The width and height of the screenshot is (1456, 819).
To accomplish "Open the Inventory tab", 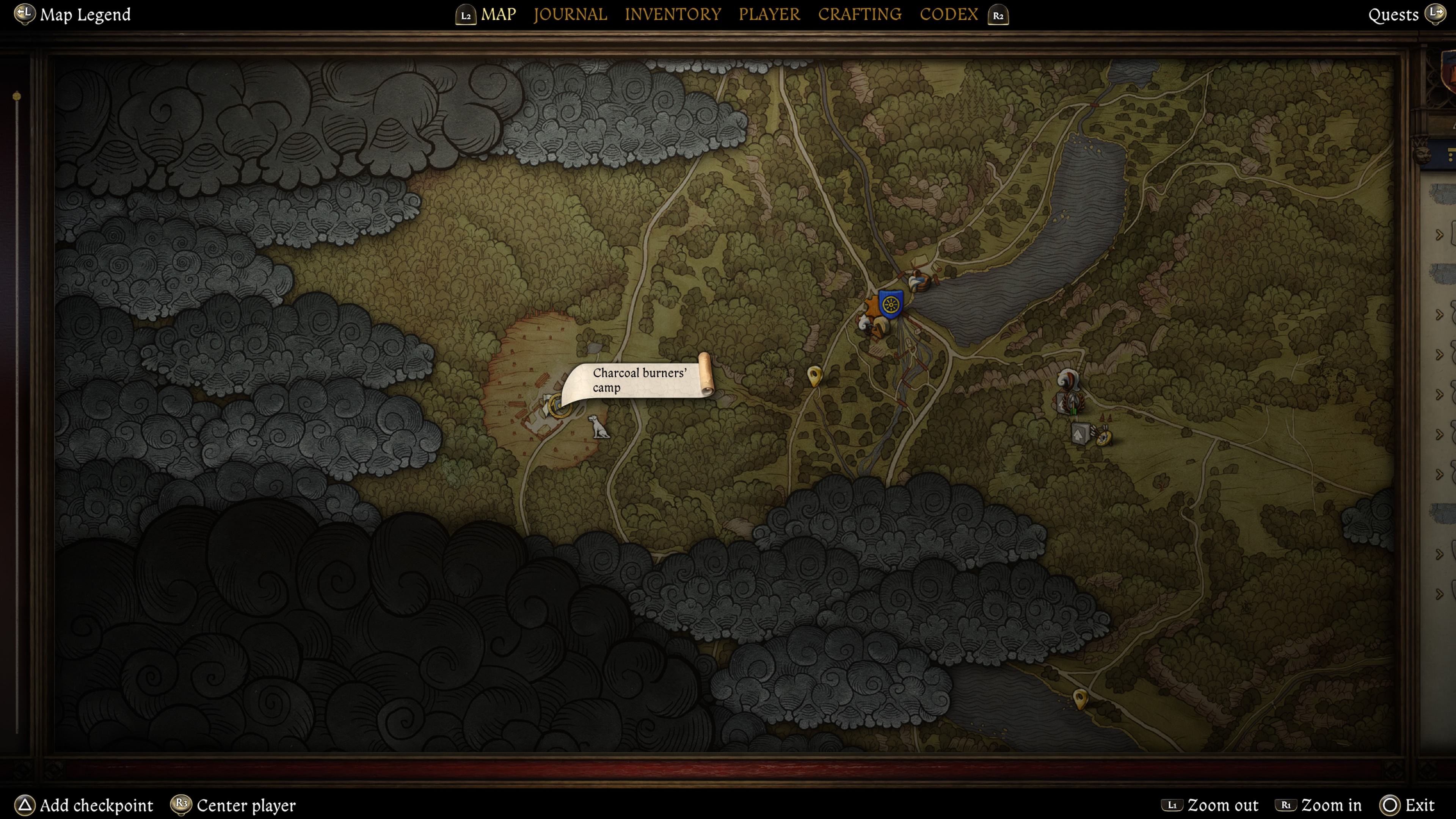I will pyautogui.click(x=673, y=15).
